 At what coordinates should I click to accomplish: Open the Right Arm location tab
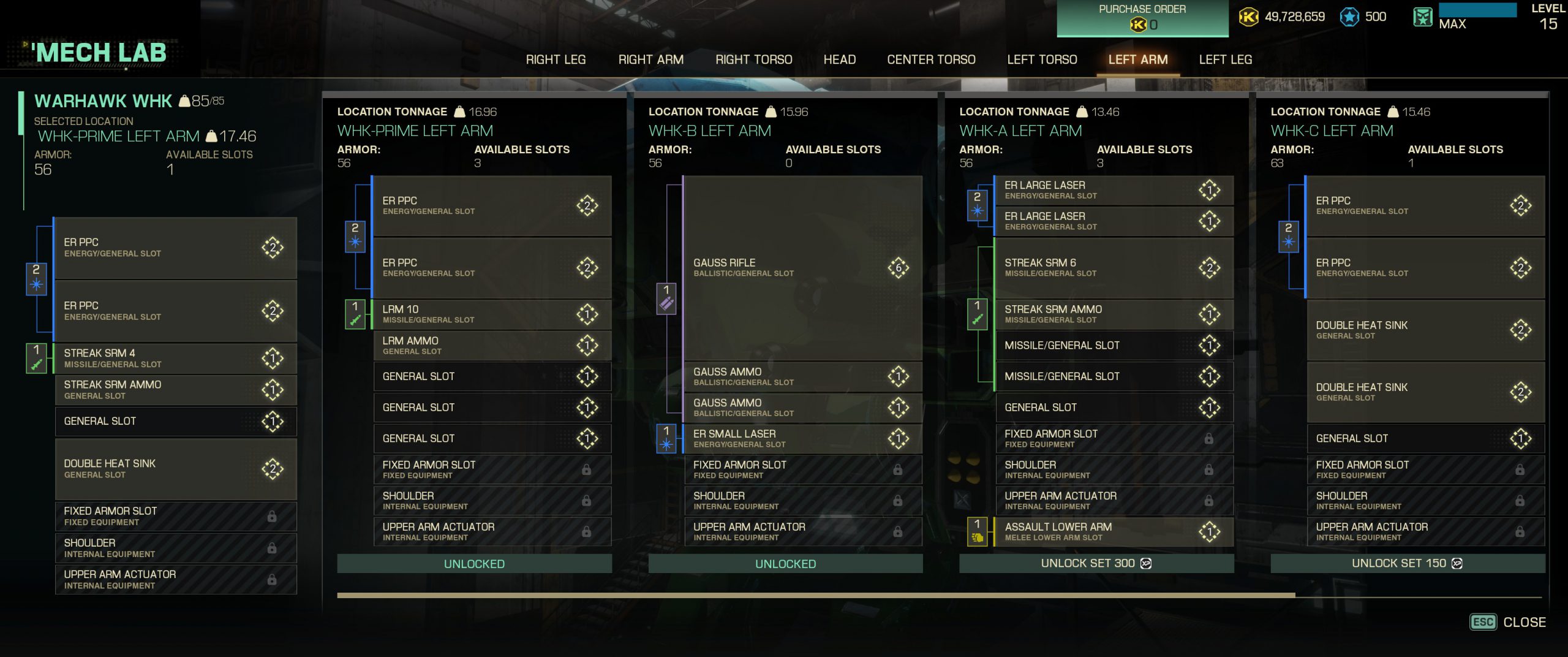650,59
